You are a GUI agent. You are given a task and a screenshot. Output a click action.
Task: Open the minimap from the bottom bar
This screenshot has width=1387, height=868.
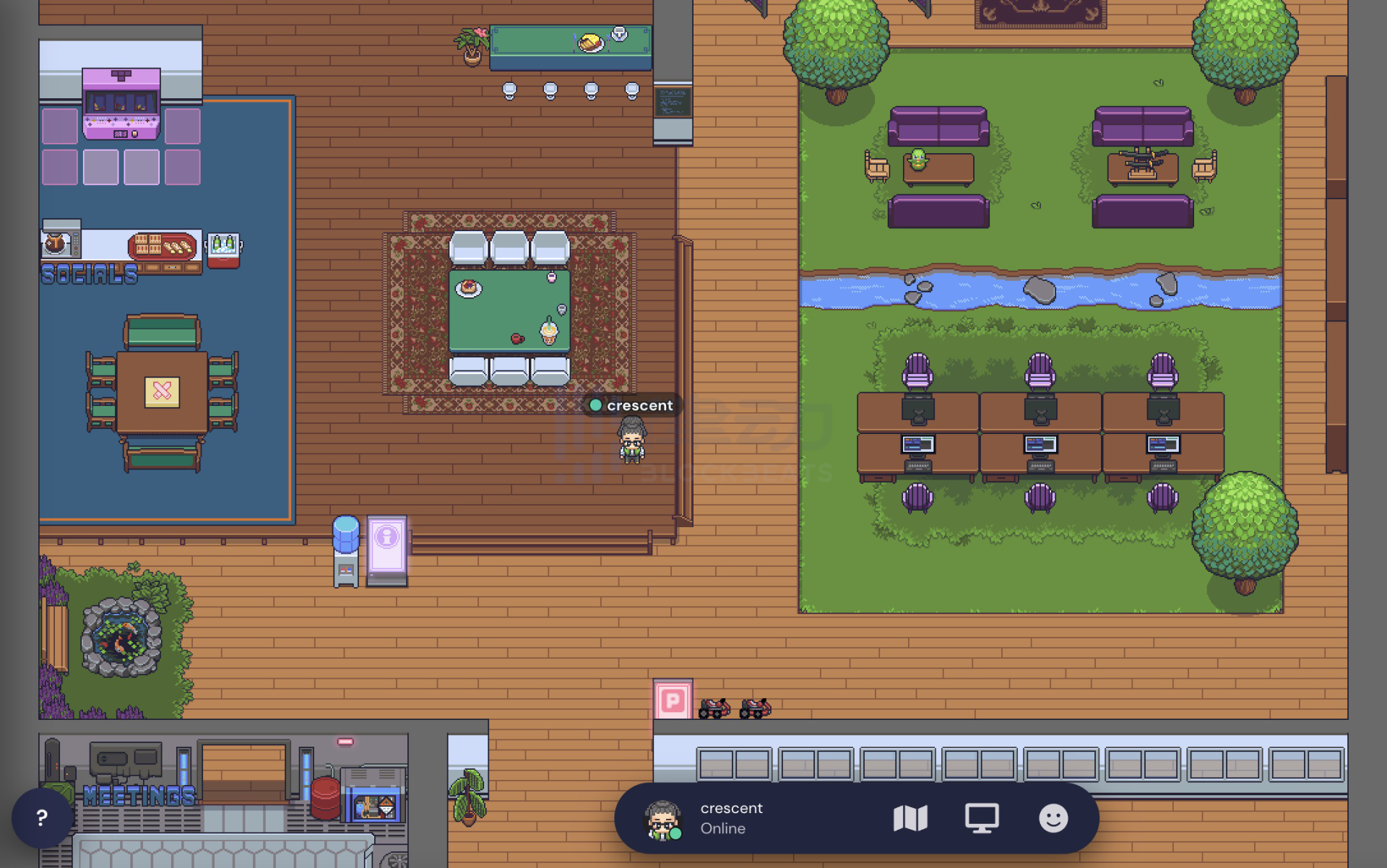click(x=910, y=818)
